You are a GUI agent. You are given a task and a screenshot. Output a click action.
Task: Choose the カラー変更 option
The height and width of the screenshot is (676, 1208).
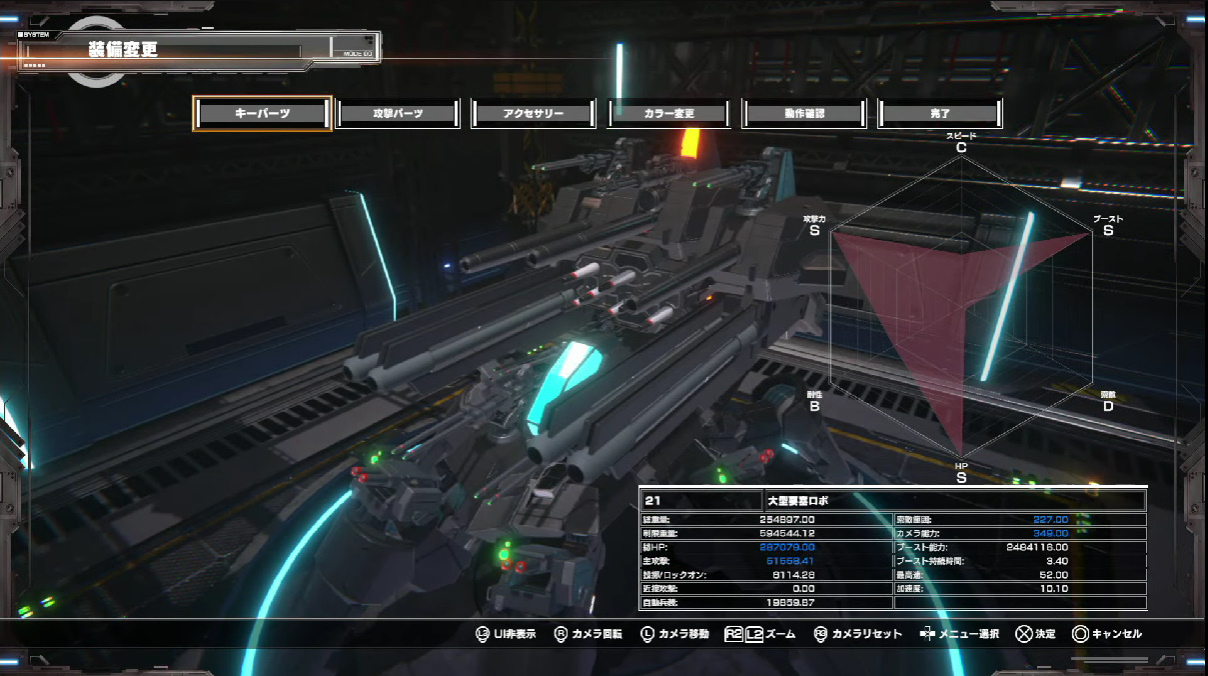[x=669, y=114]
